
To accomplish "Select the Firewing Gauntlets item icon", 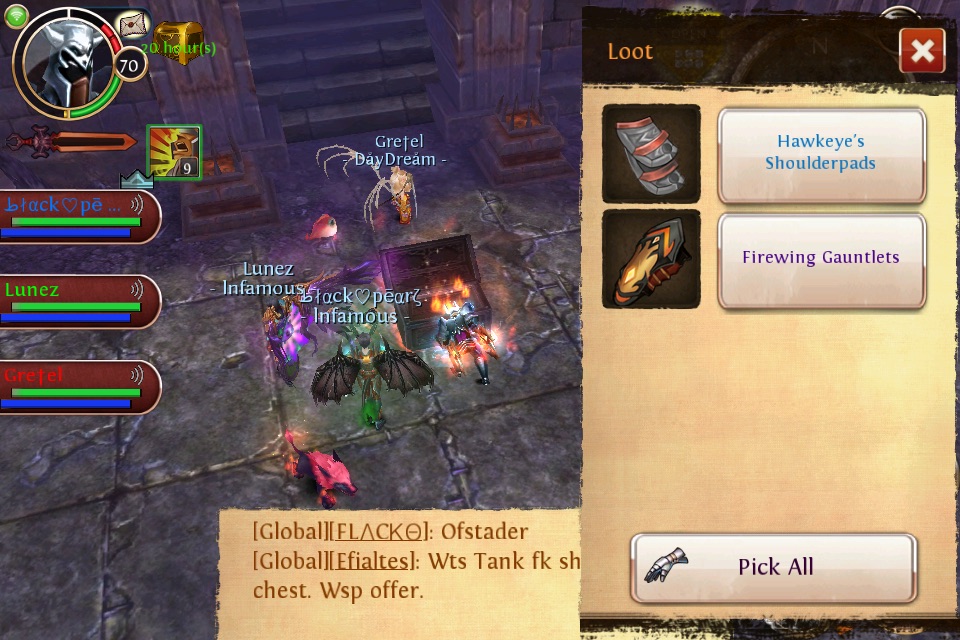I will point(651,259).
